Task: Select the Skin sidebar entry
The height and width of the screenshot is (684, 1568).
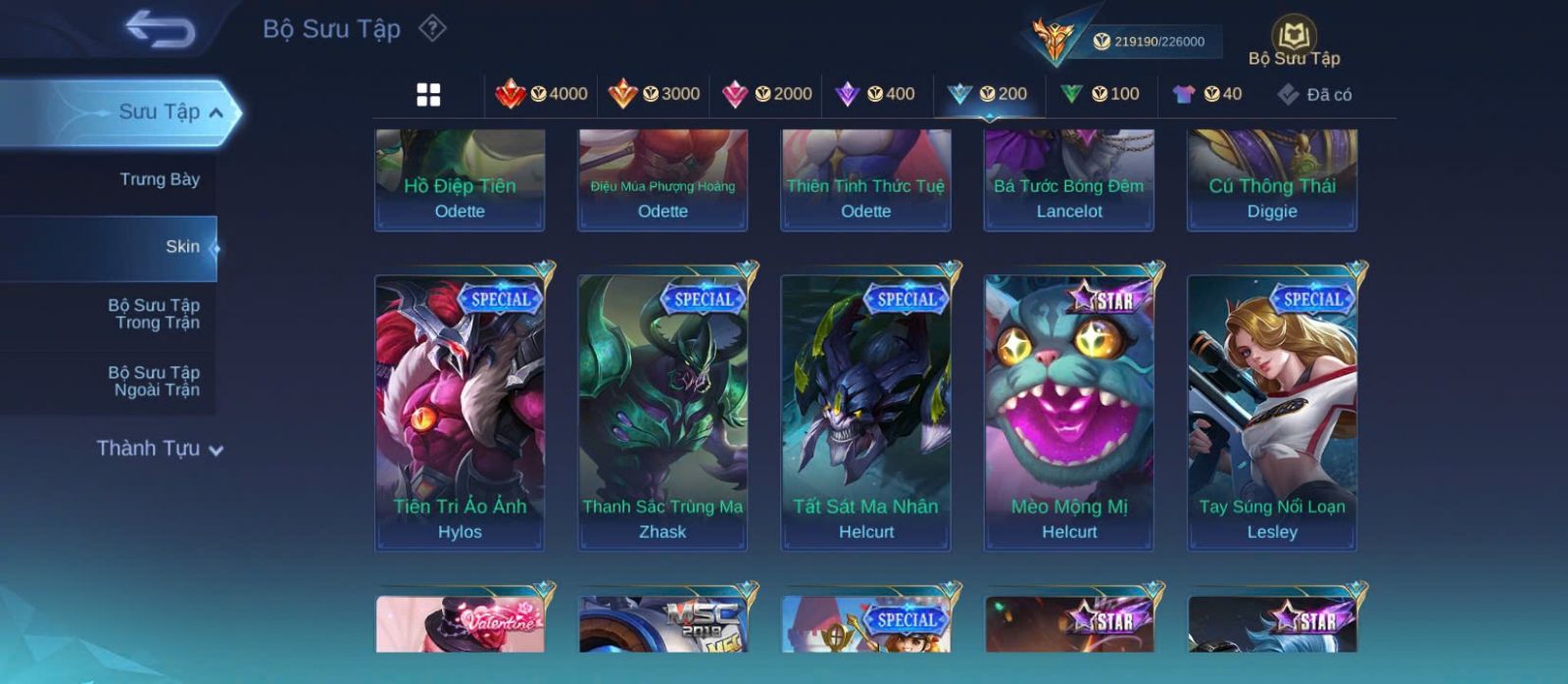Action: 181,247
